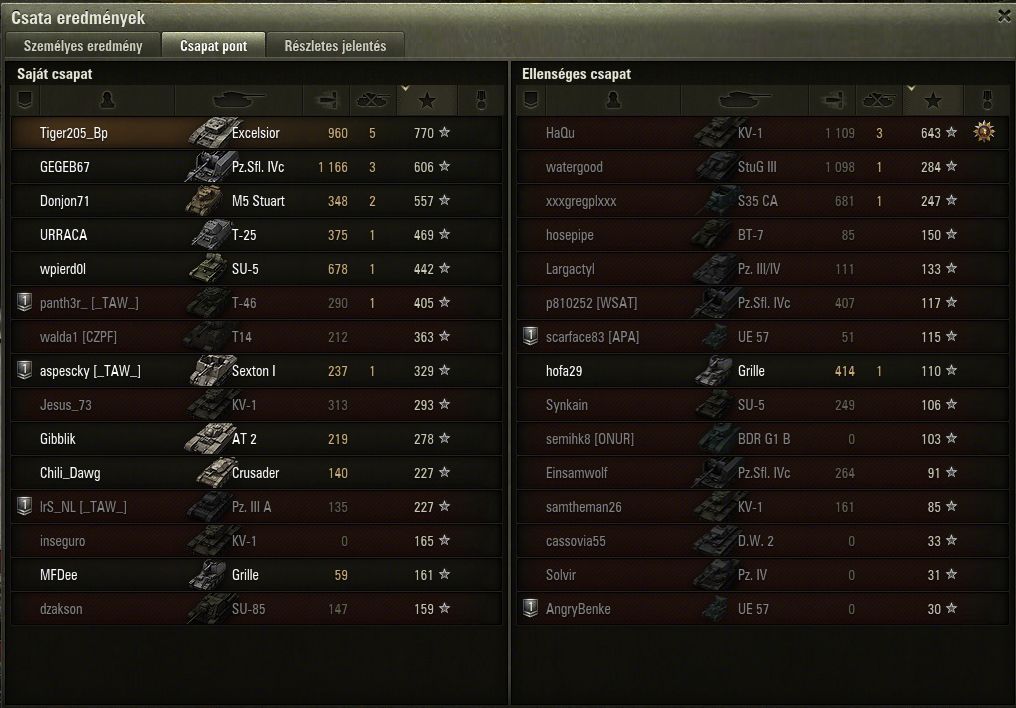Sort enemy team by player name column
This screenshot has width=1016, height=708.
point(612,100)
